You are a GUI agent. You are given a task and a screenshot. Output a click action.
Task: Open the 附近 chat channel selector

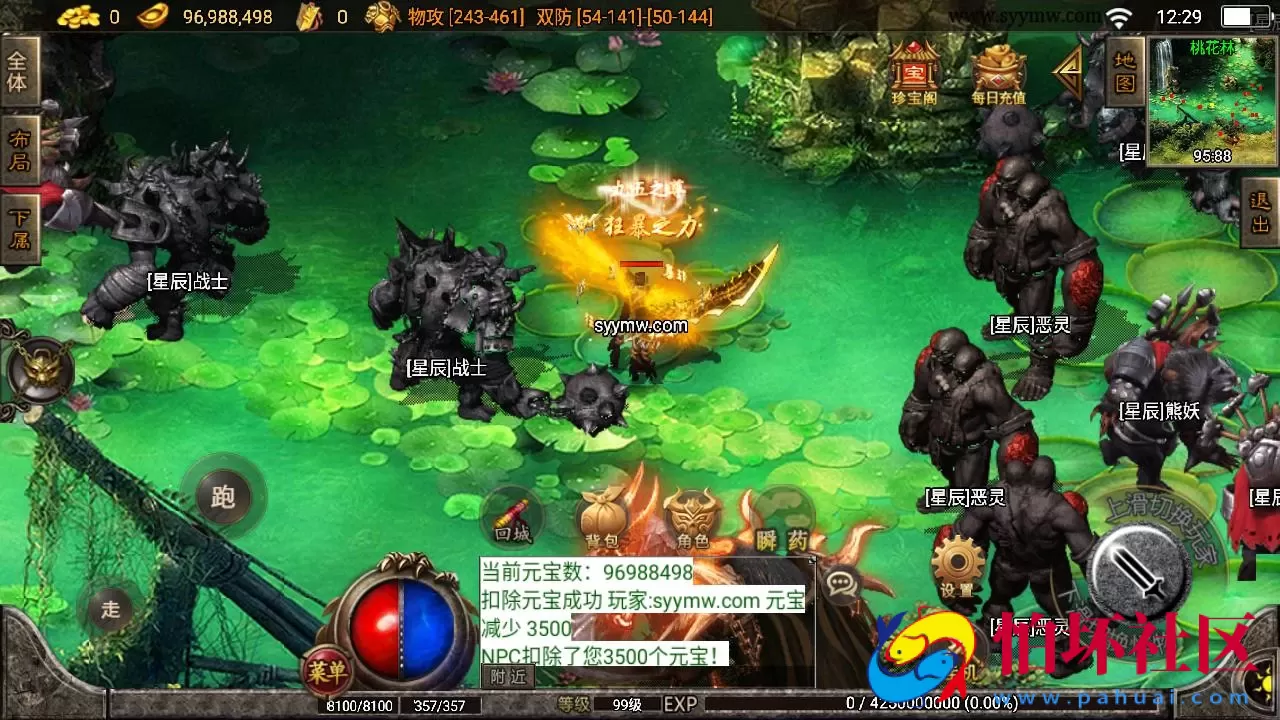pyautogui.click(x=506, y=675)
